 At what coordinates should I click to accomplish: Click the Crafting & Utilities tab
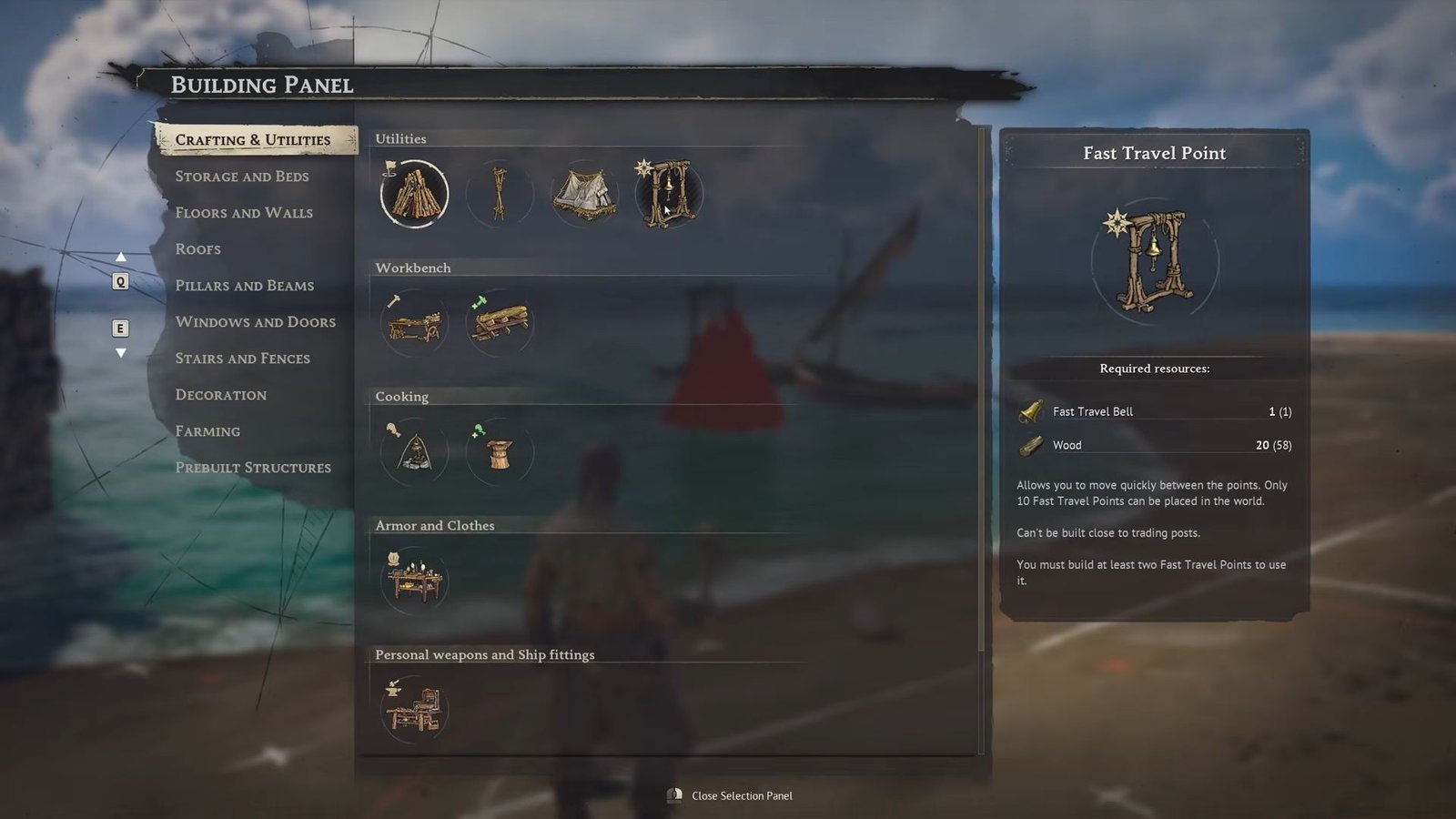(x=253, y=140)
